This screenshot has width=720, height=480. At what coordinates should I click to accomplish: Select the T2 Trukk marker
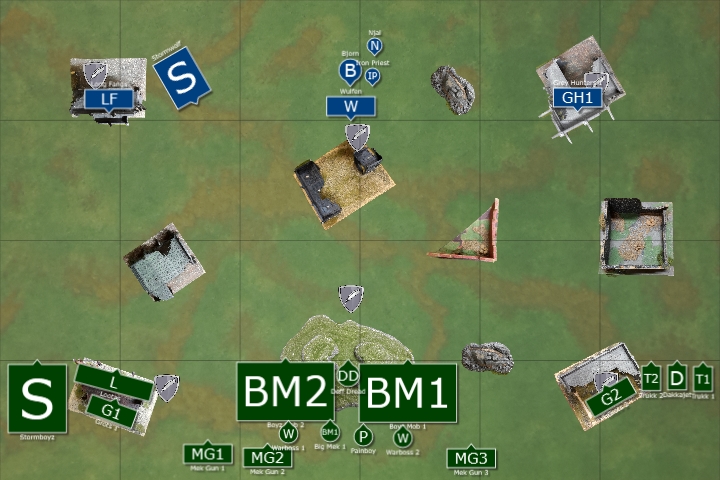coord(651,378)
